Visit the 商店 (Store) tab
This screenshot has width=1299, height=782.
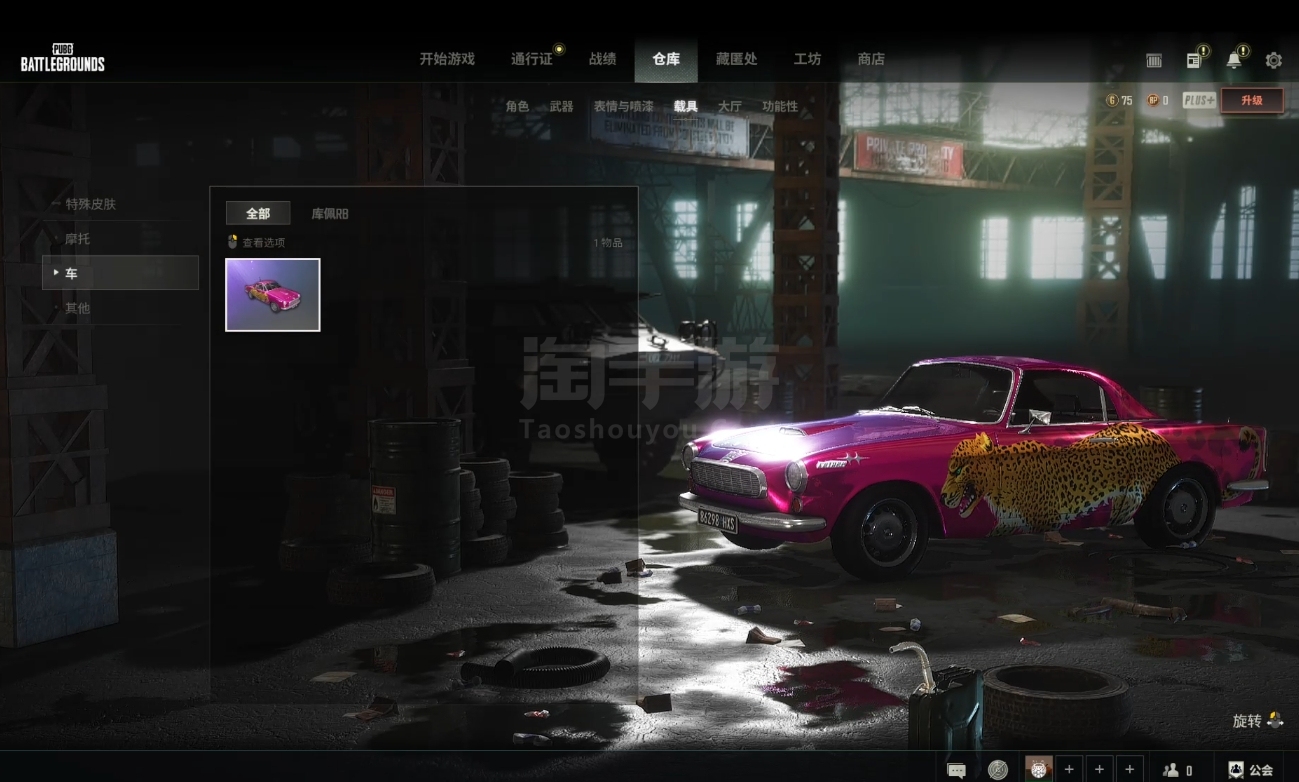point(871,59)
